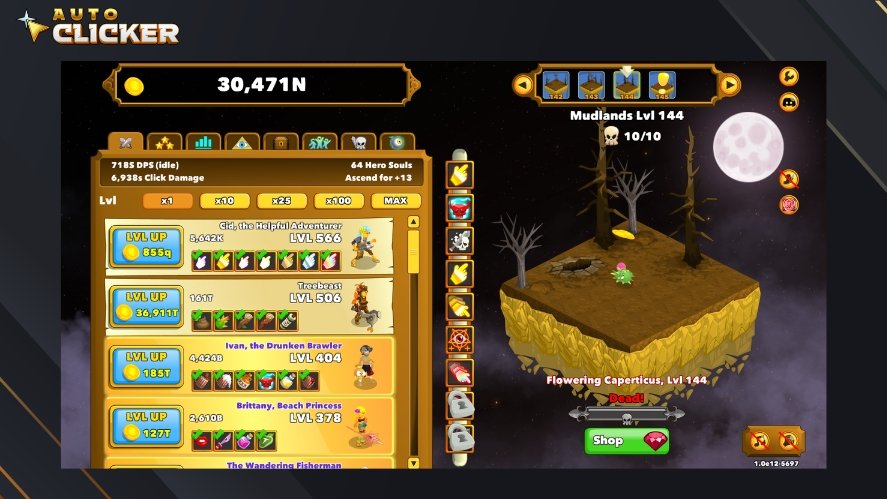Open the pyramid eye tab
887x499 pixels.
click(x=242, y=144)
